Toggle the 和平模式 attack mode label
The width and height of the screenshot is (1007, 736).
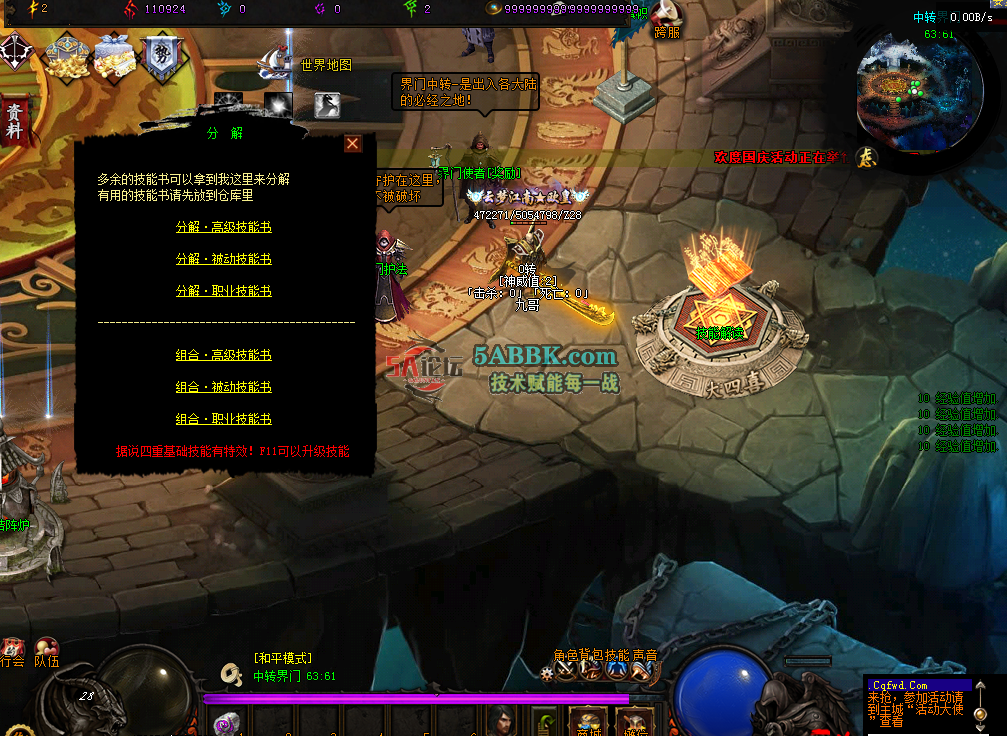[283, 658]
